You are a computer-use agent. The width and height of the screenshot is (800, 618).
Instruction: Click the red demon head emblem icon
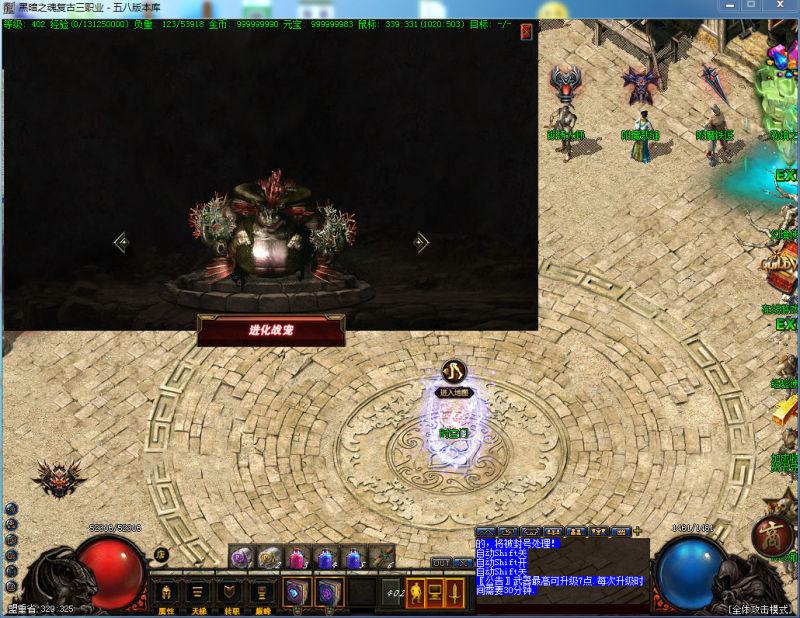[57, 479]
